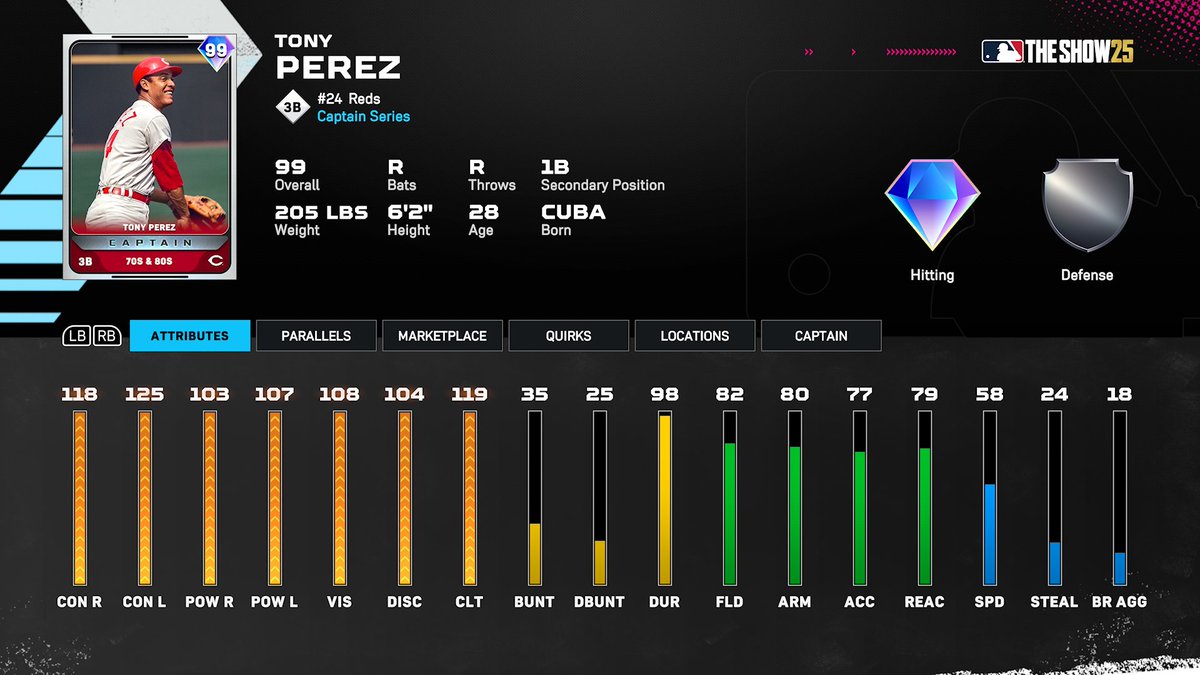
Task: Open the Parallels tab
Action: 316,336
